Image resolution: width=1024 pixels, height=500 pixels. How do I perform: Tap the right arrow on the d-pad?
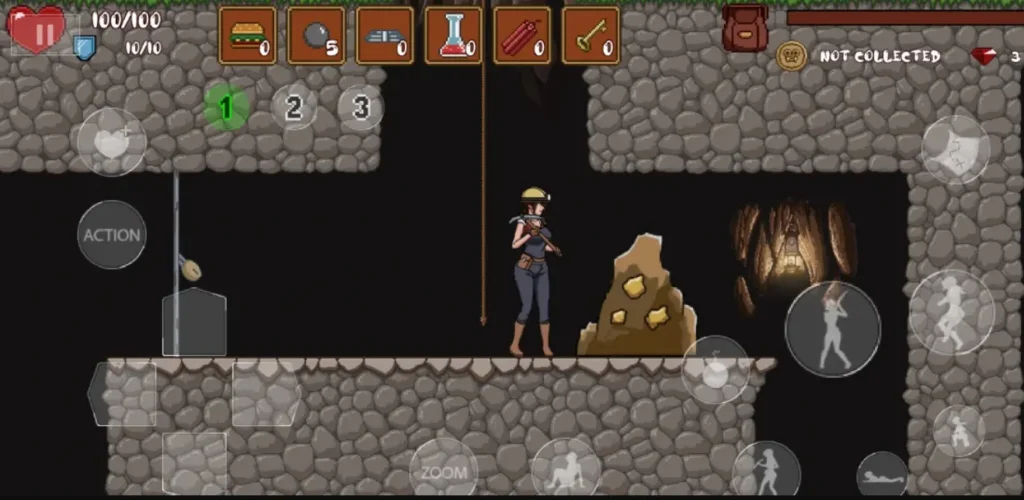point(266,394)
